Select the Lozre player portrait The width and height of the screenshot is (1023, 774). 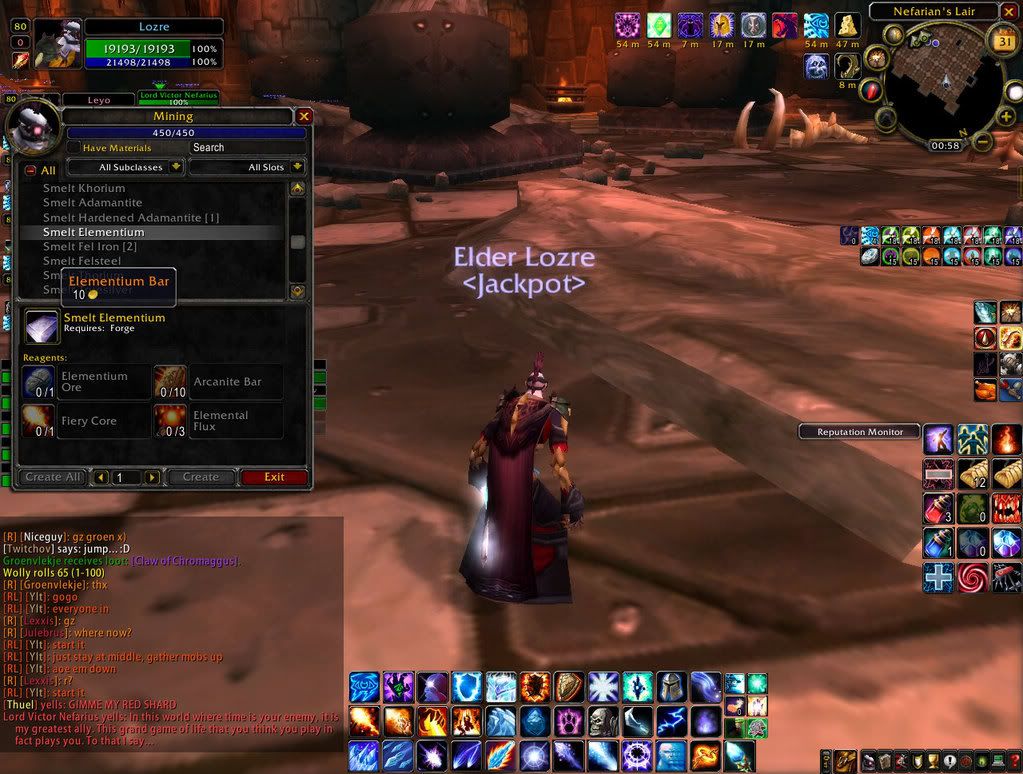pyautogui.click(x=58, y=44)
